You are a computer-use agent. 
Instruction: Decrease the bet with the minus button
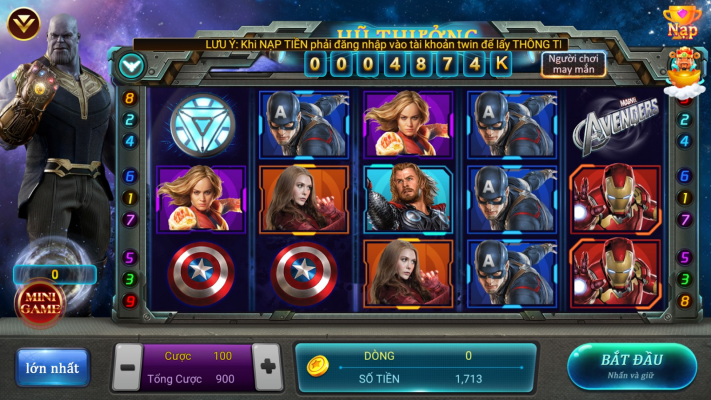[129, 367]
